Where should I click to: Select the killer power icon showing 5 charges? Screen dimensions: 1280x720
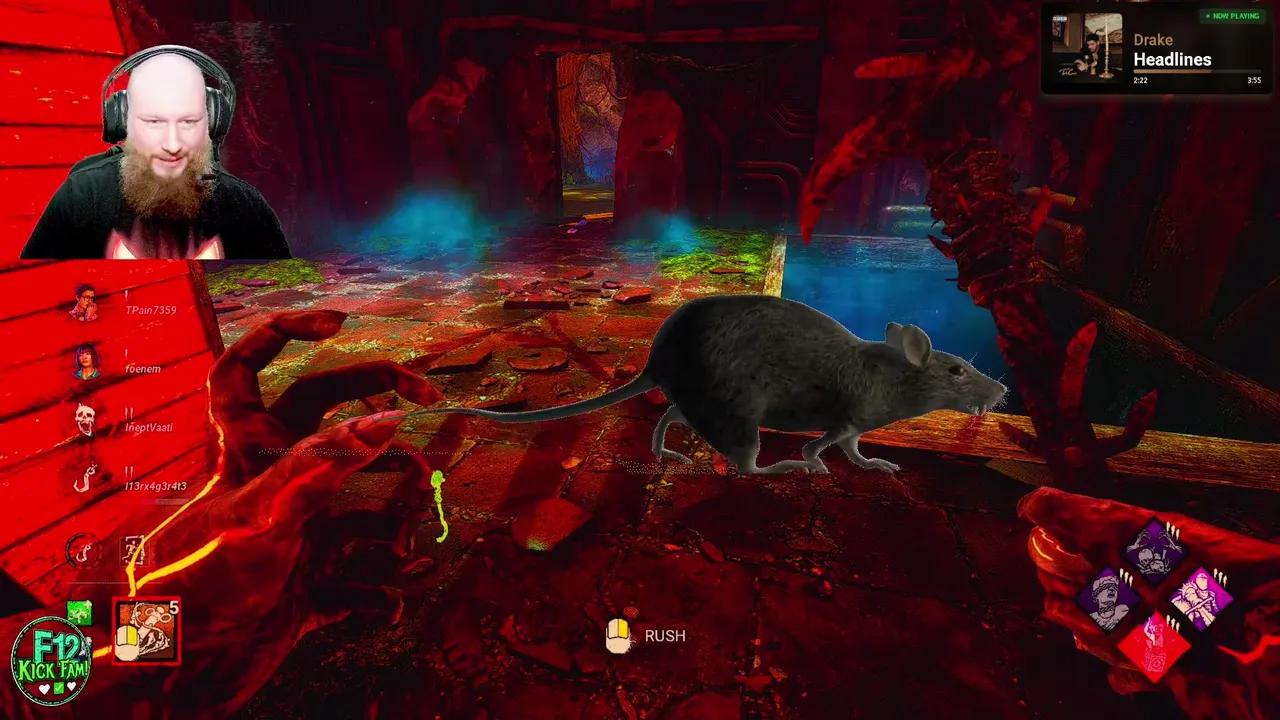(x=147, y=632)
